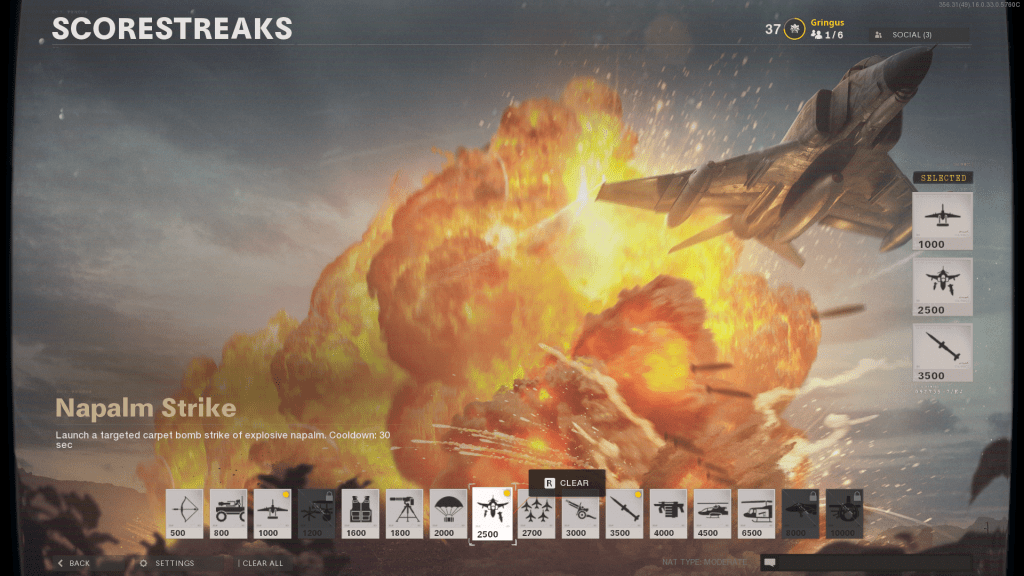Select the Artillery cannon scorestreak at 3000

581,513
